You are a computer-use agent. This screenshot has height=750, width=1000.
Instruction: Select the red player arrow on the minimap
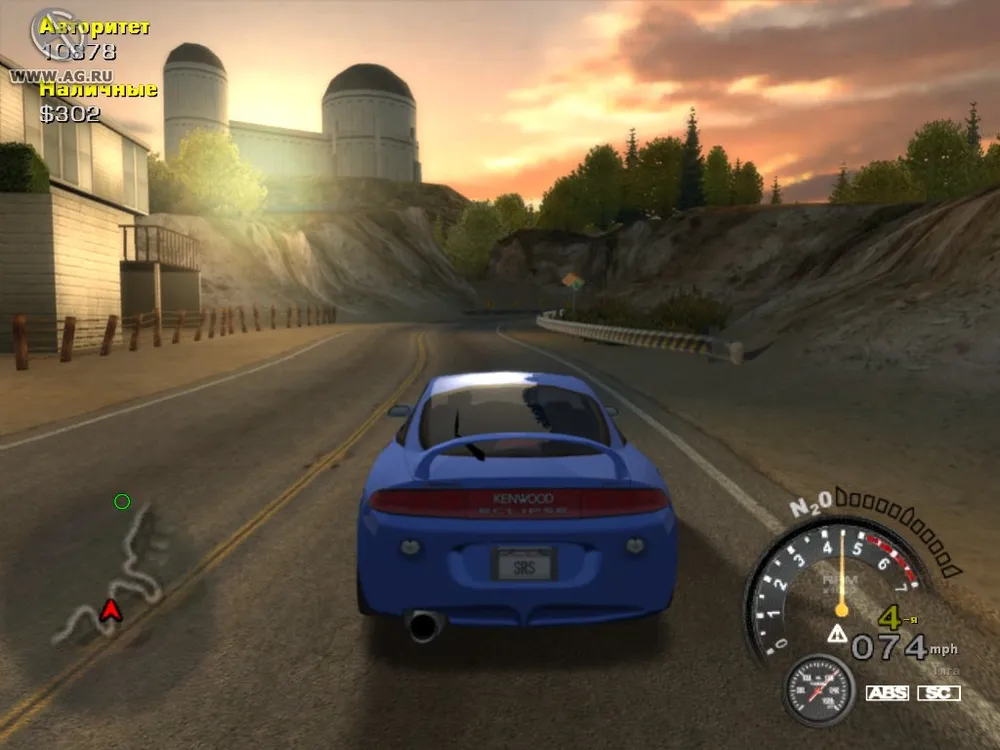point(110,608)
